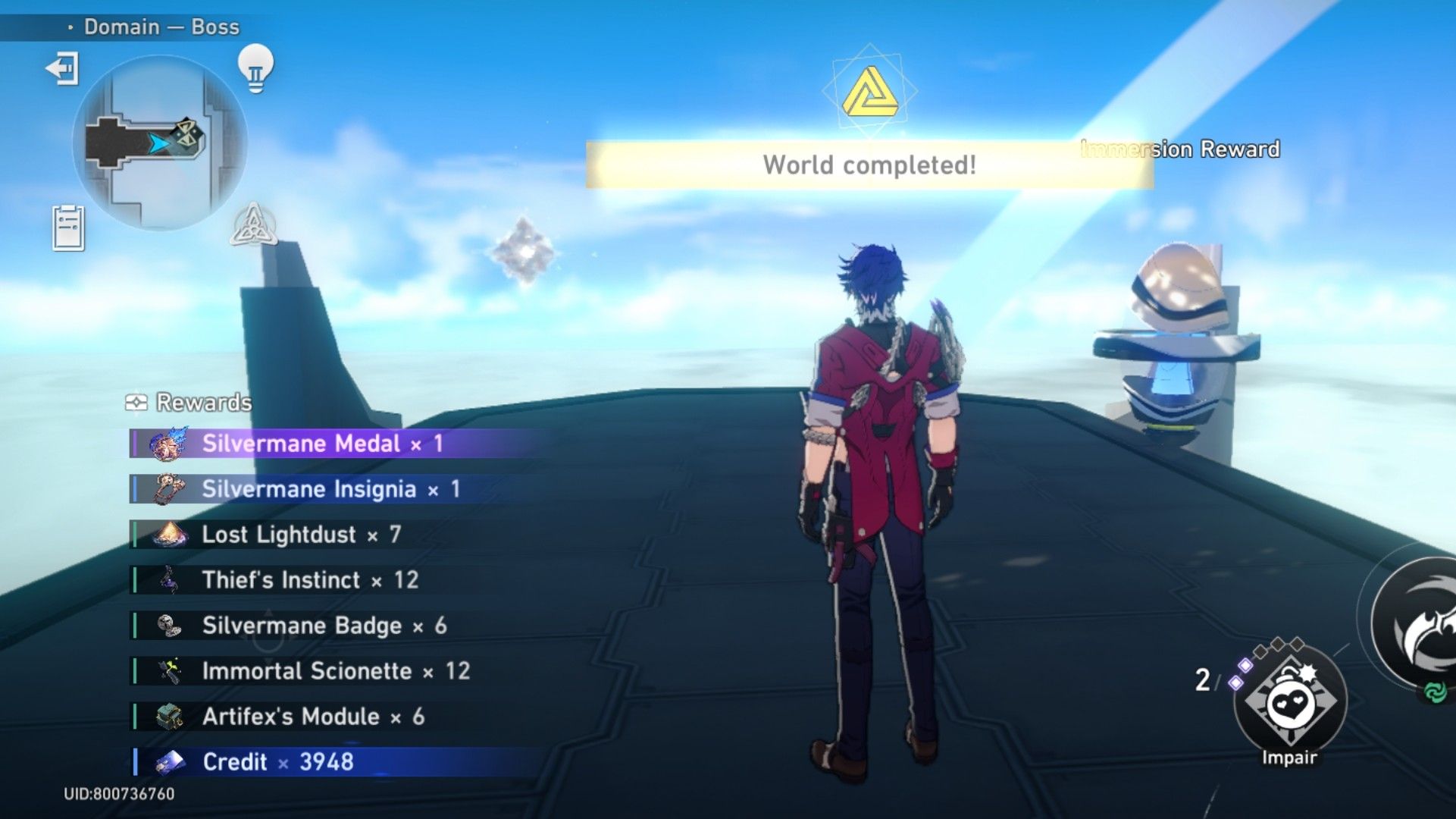Click the exit arrow to leave the domain
Image resolution: width=1456 pixels, height=819 pixels.
(62, 70)
